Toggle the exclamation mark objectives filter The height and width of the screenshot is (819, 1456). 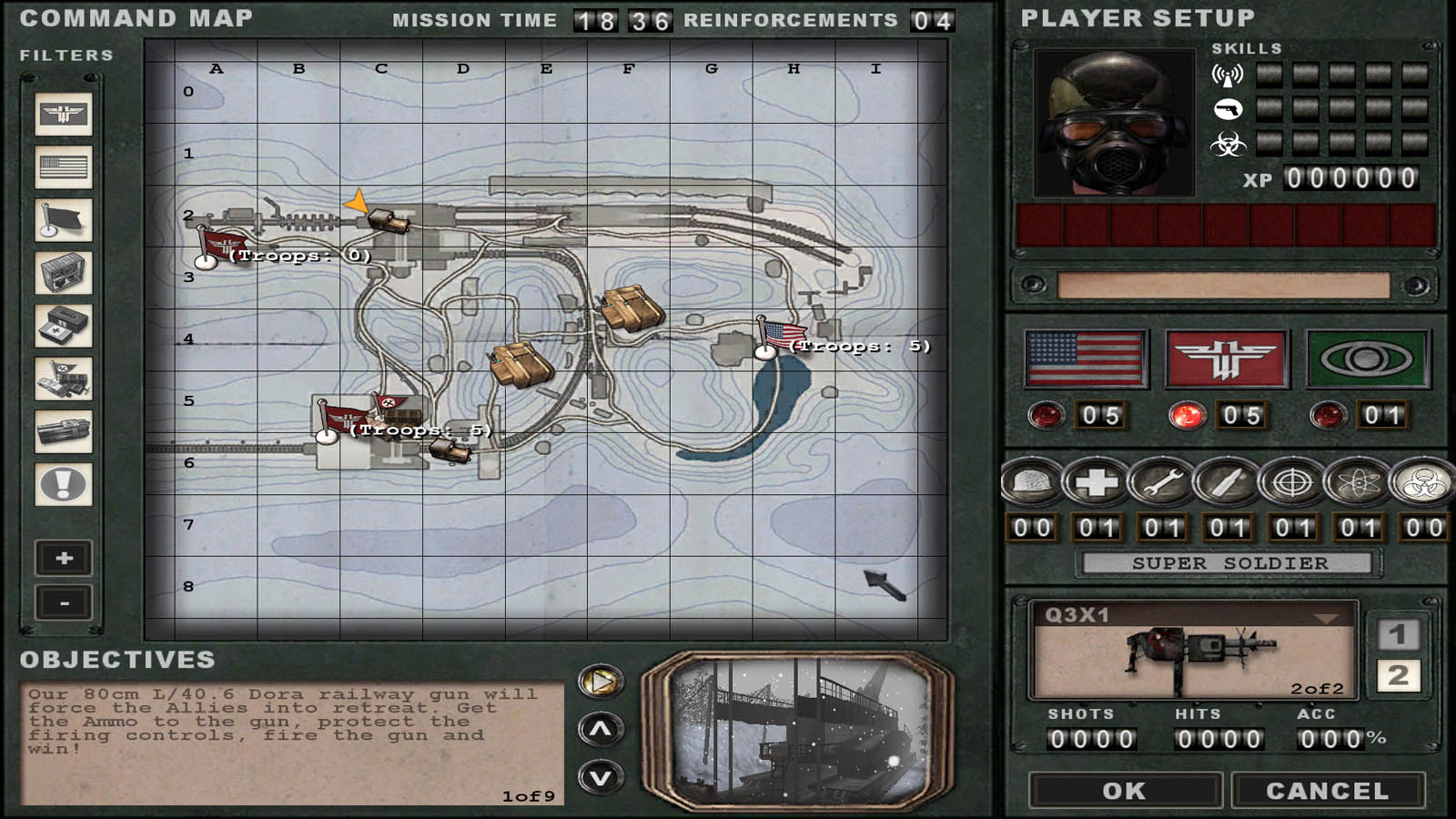[64, 484]
